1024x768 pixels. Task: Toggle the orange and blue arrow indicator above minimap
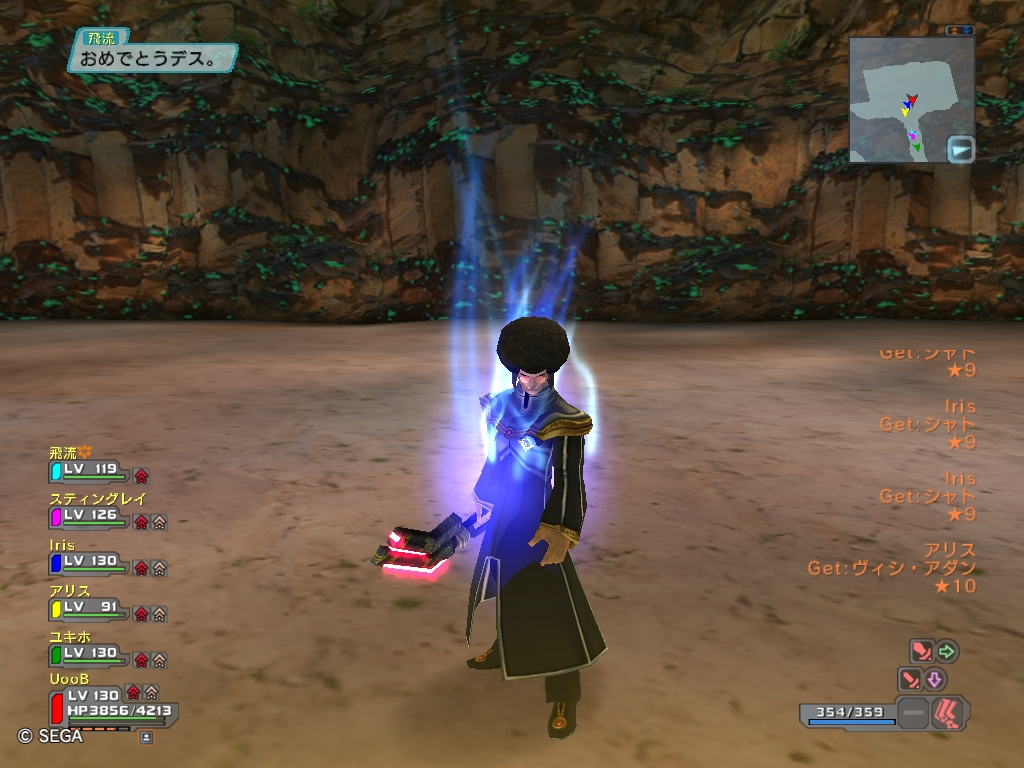click(x=960, y=30)
